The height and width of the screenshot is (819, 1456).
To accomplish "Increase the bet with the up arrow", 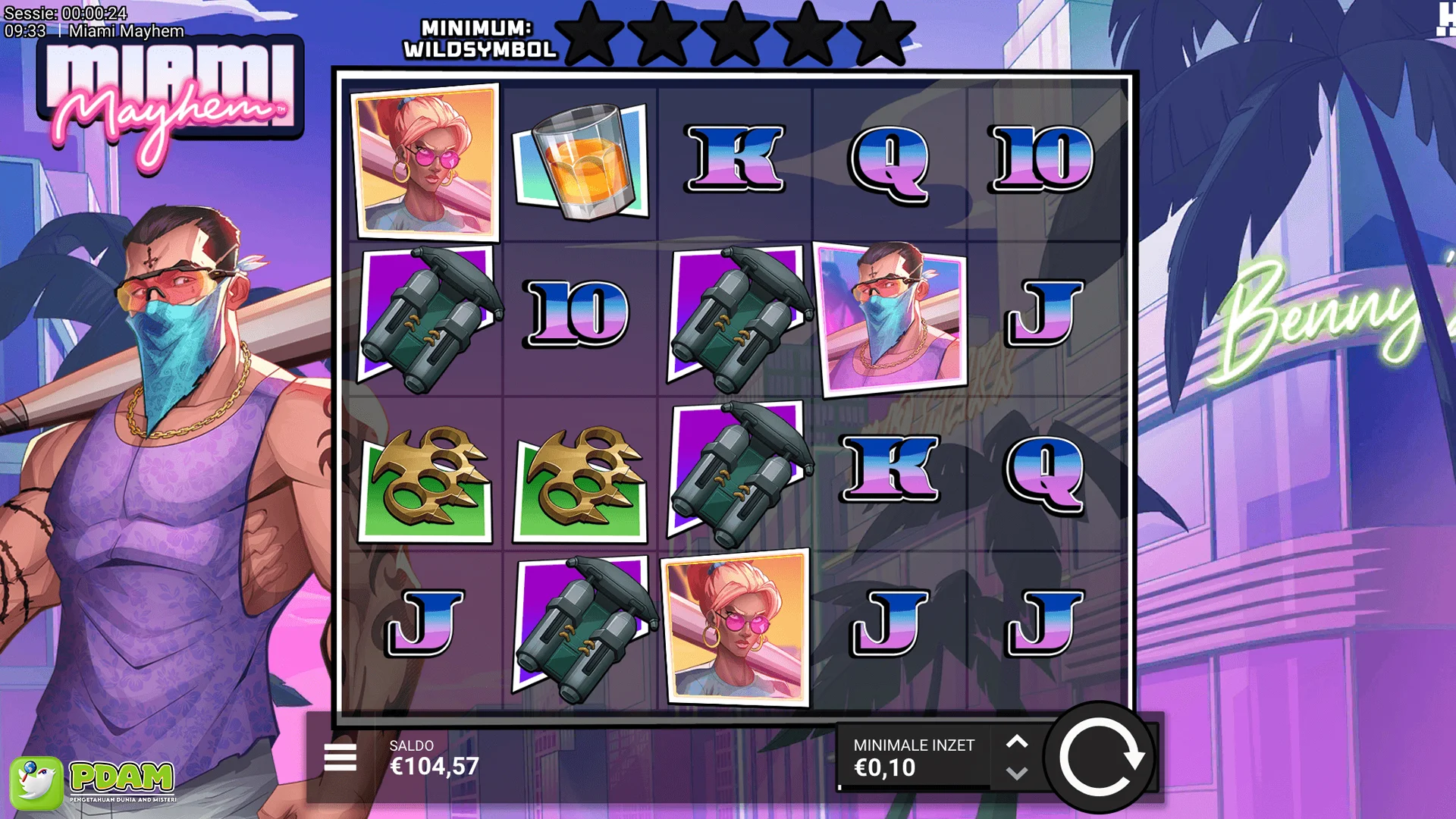I will (x=1017, y=742).
